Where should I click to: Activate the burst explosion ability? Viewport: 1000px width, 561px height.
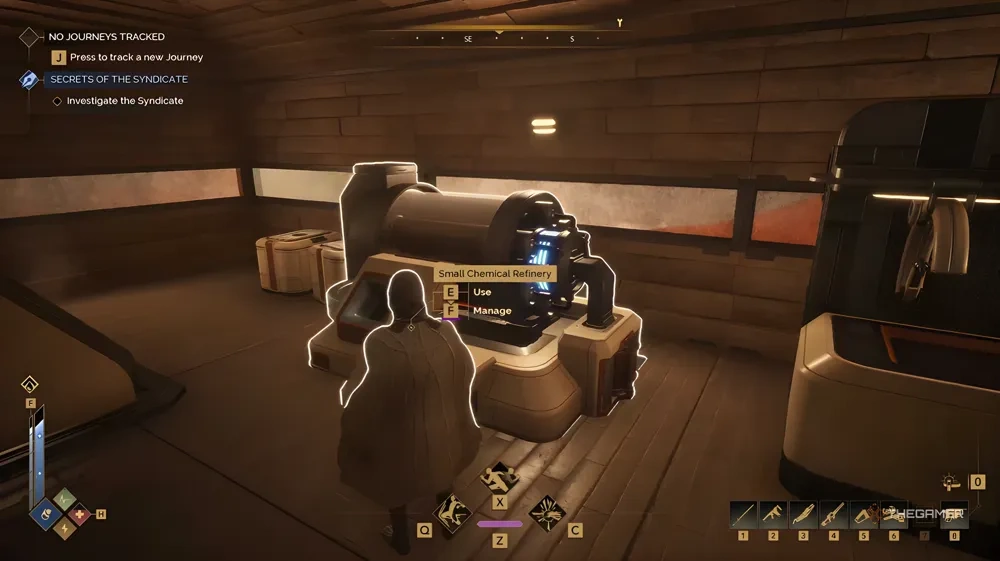coord(547,513)
